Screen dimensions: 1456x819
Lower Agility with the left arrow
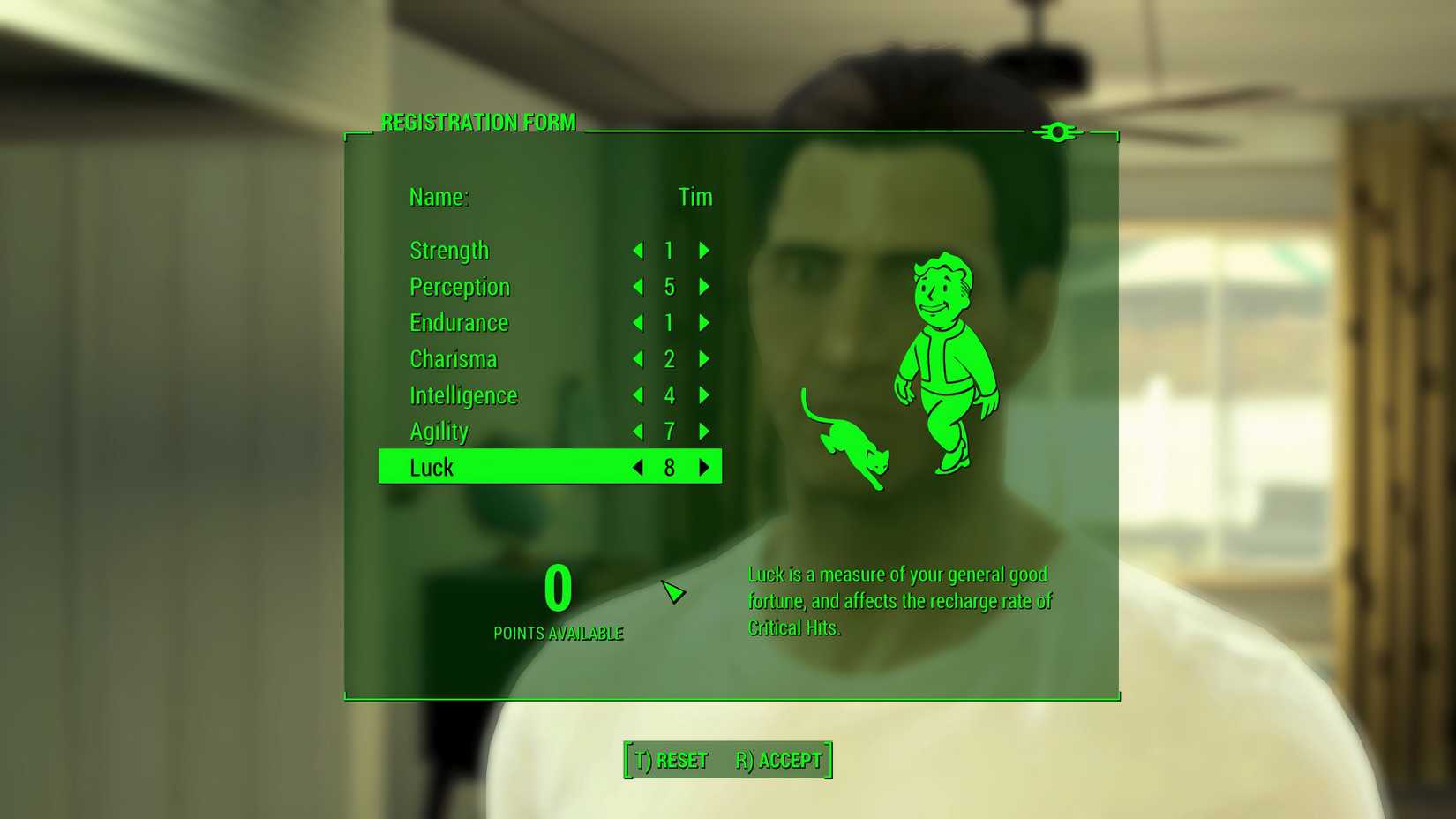click(x=638, y=432)
